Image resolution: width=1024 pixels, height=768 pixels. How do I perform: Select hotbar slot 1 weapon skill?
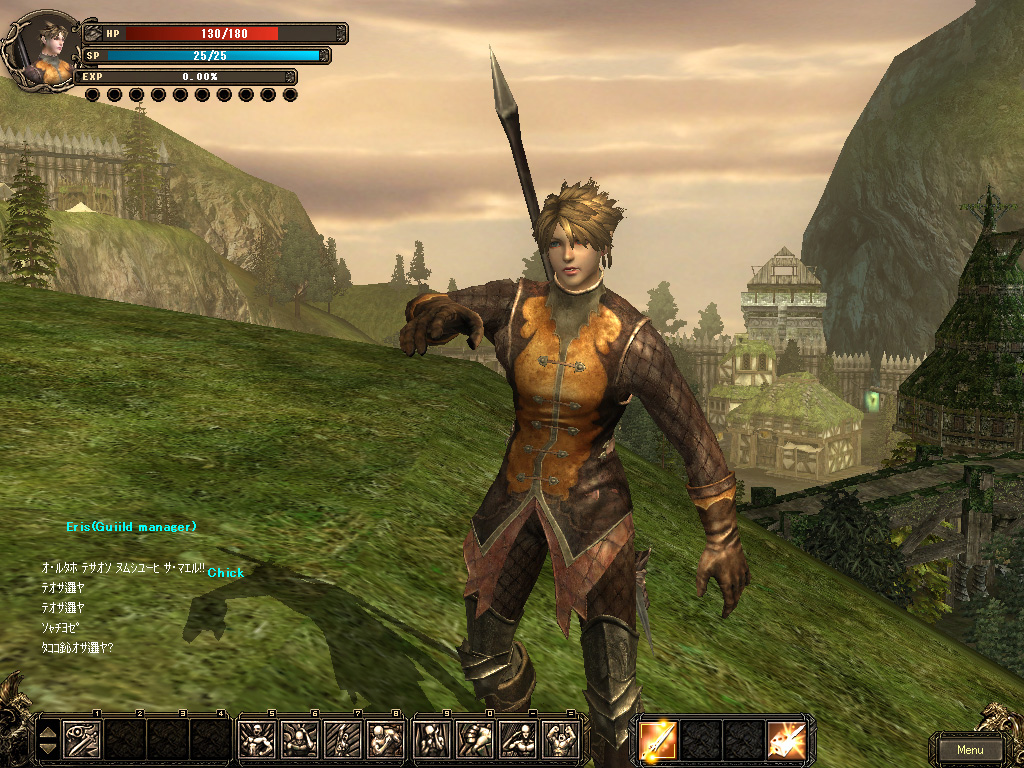81,740
